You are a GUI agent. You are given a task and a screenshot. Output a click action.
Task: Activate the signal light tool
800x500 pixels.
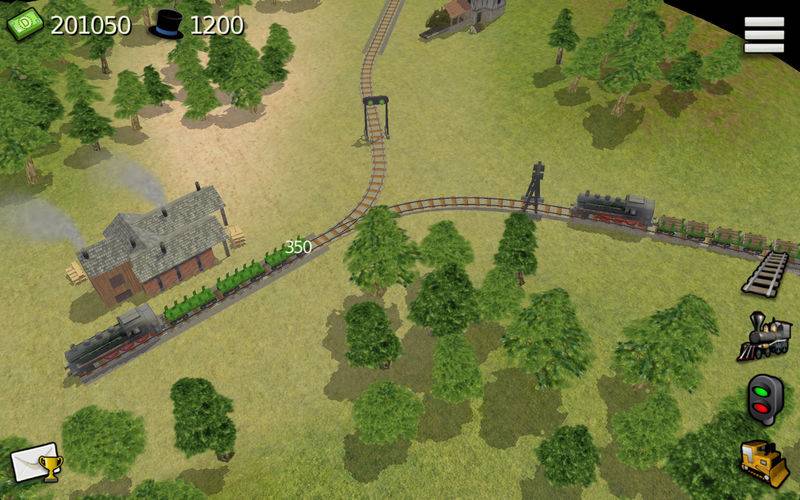pos(765,400)
